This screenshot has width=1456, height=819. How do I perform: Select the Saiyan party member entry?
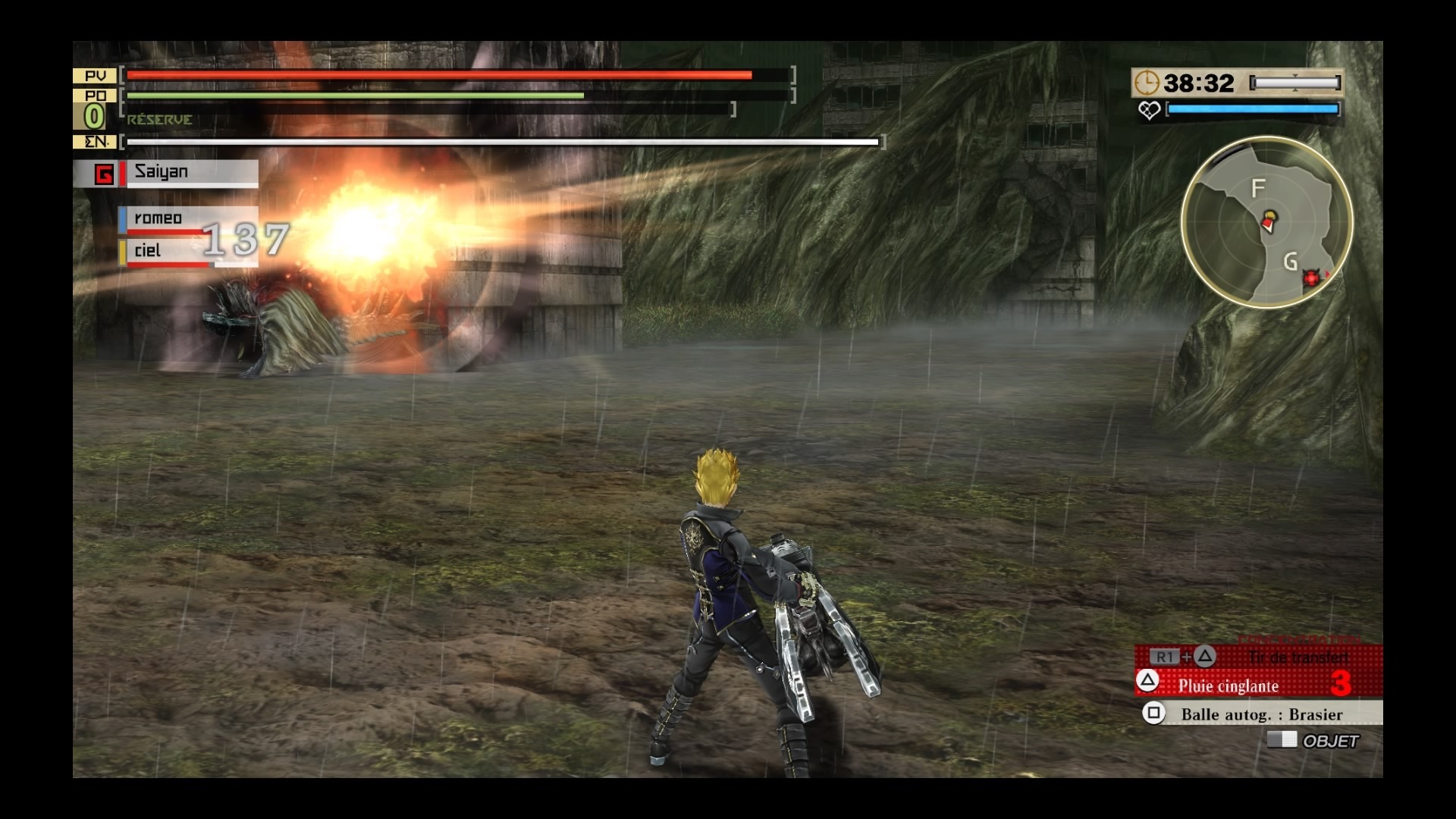click(x=188, y=173)
